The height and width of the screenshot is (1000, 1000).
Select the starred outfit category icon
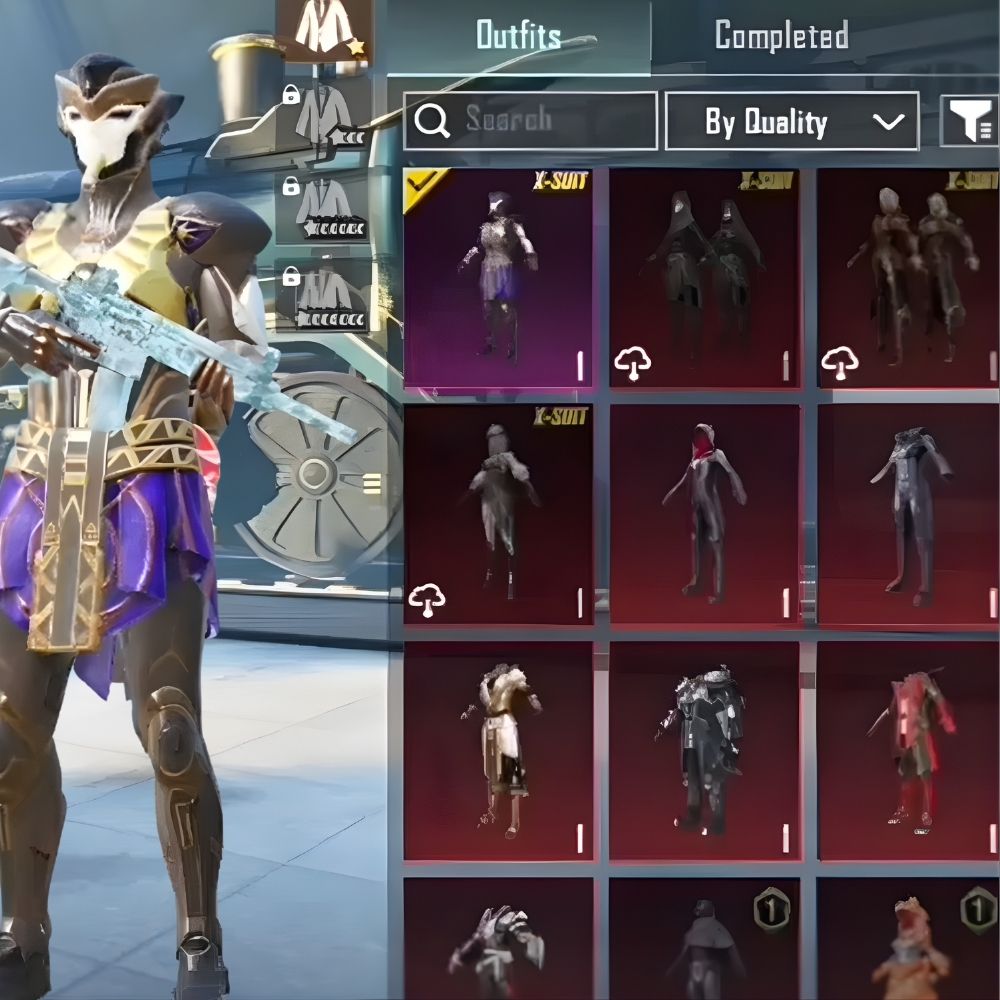click(x=324, y=30)
